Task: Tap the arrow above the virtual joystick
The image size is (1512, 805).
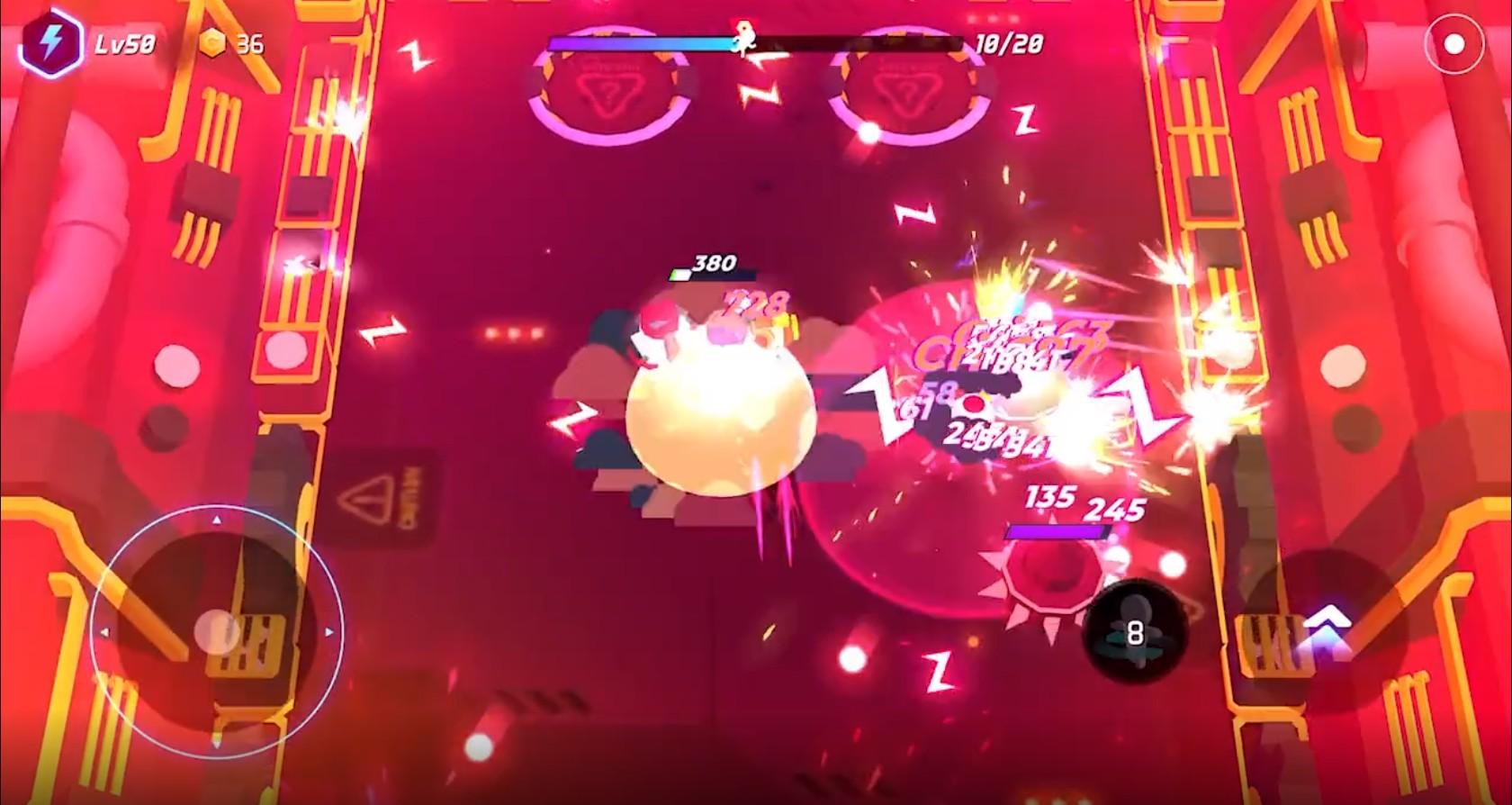Action: [216, 519]
